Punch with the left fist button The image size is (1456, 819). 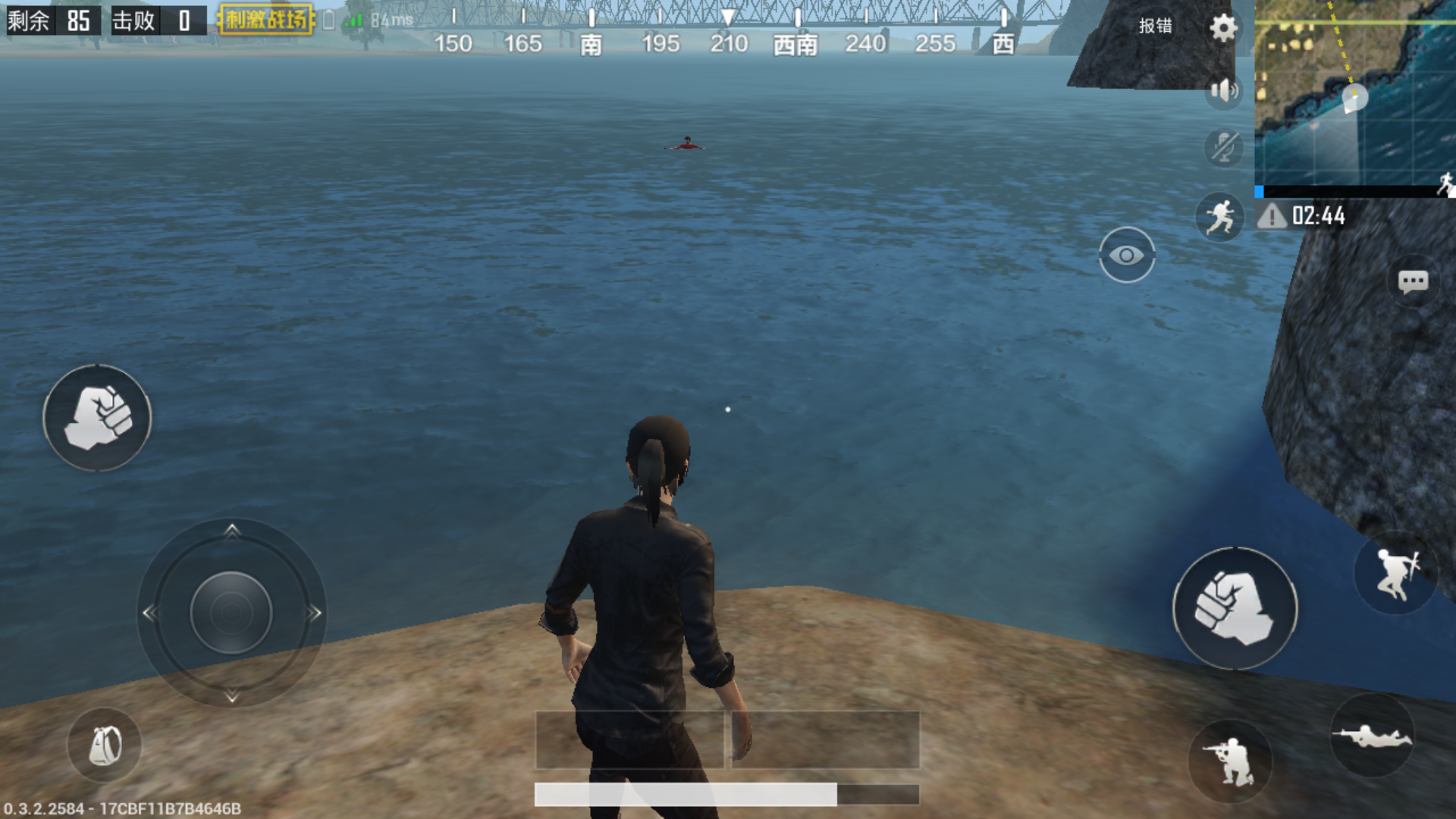(98, 418)
